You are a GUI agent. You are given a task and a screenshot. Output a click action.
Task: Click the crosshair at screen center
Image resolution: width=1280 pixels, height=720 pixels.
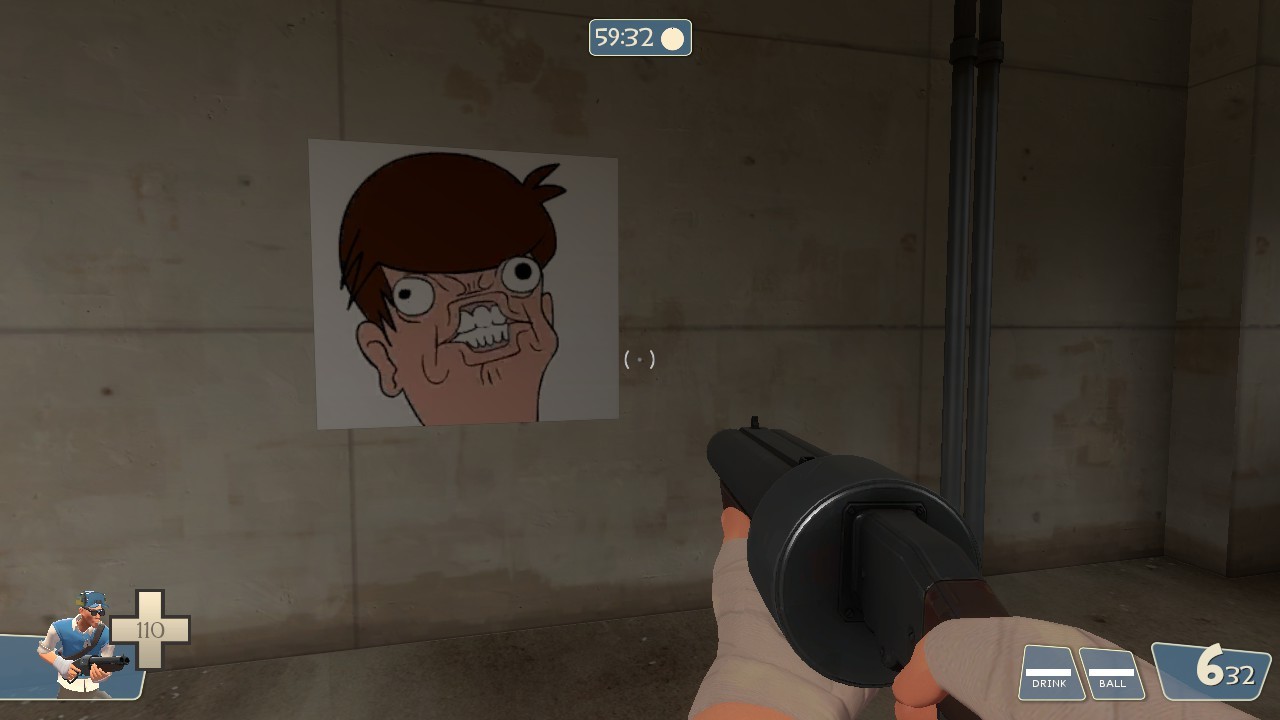pos(640,360)
